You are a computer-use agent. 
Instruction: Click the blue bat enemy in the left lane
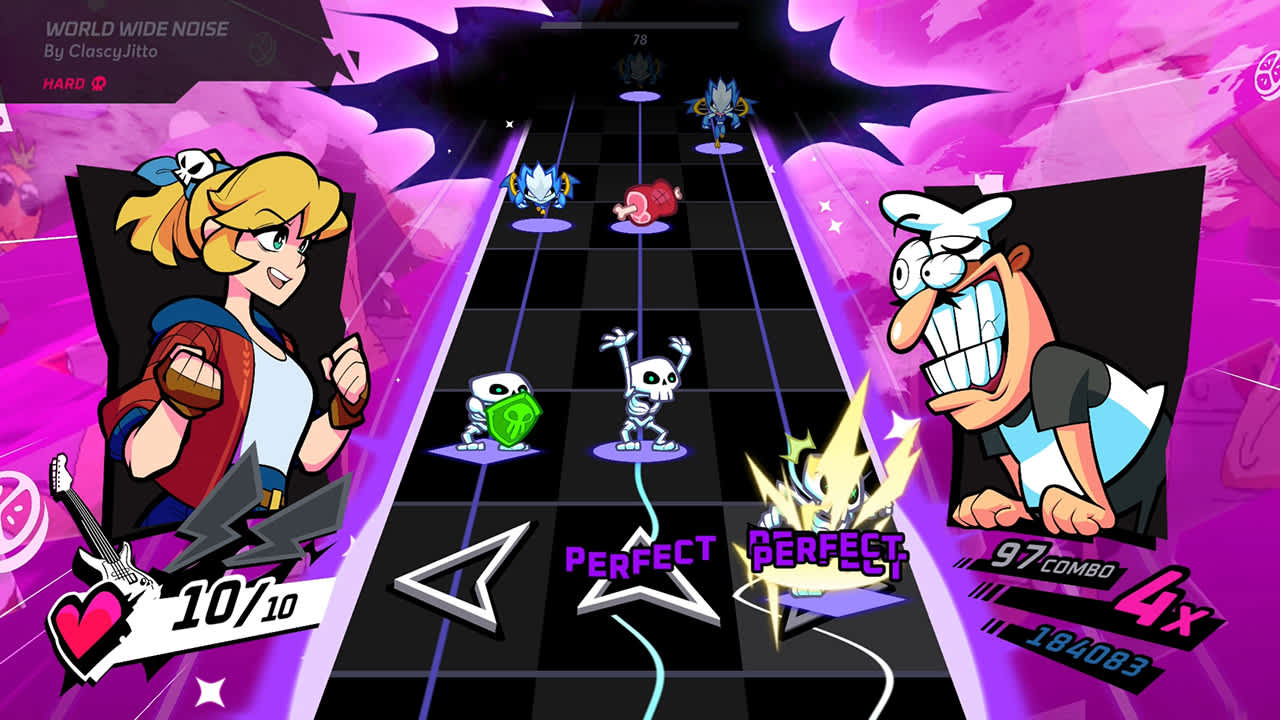540,186
